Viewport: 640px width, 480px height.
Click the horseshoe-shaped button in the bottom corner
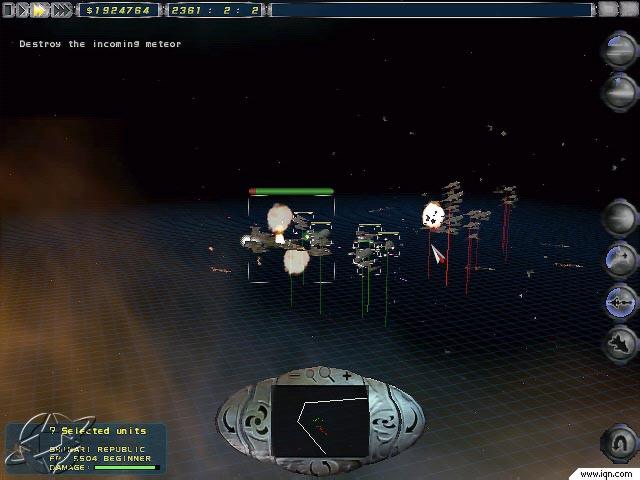coord(619,442)
